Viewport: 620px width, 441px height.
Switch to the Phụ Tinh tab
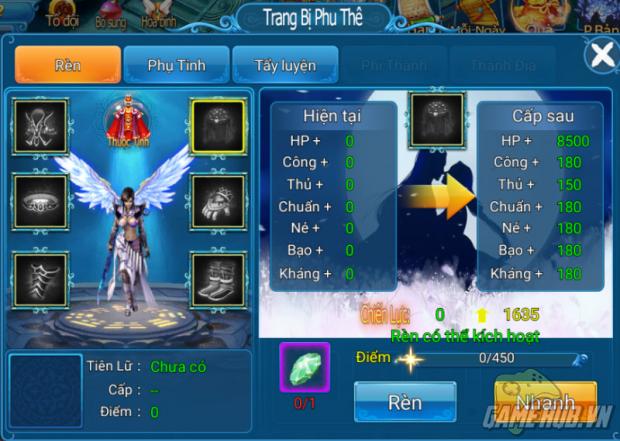tap(176, 65)
